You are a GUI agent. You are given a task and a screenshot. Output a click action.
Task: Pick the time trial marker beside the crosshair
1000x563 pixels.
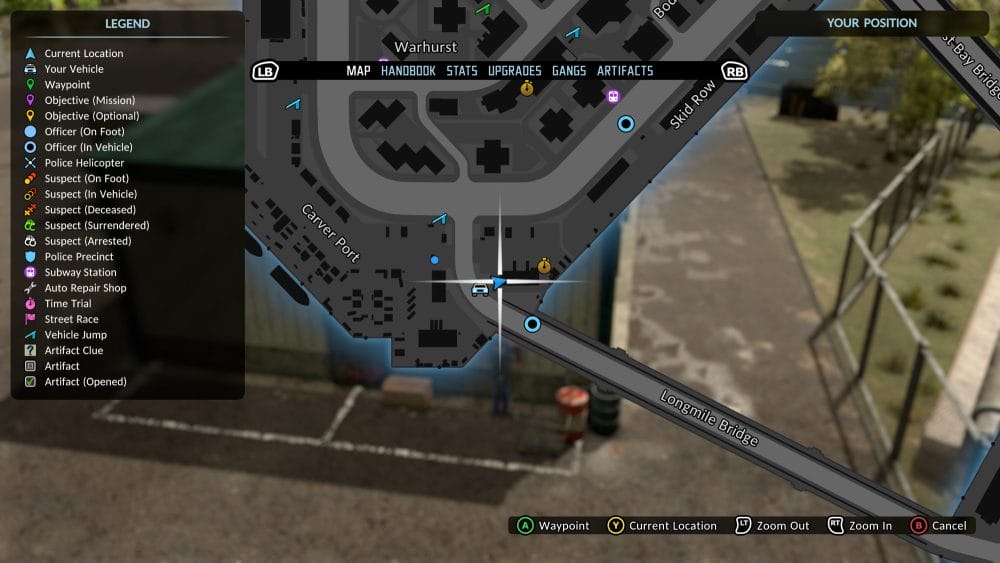coord(544,266)
